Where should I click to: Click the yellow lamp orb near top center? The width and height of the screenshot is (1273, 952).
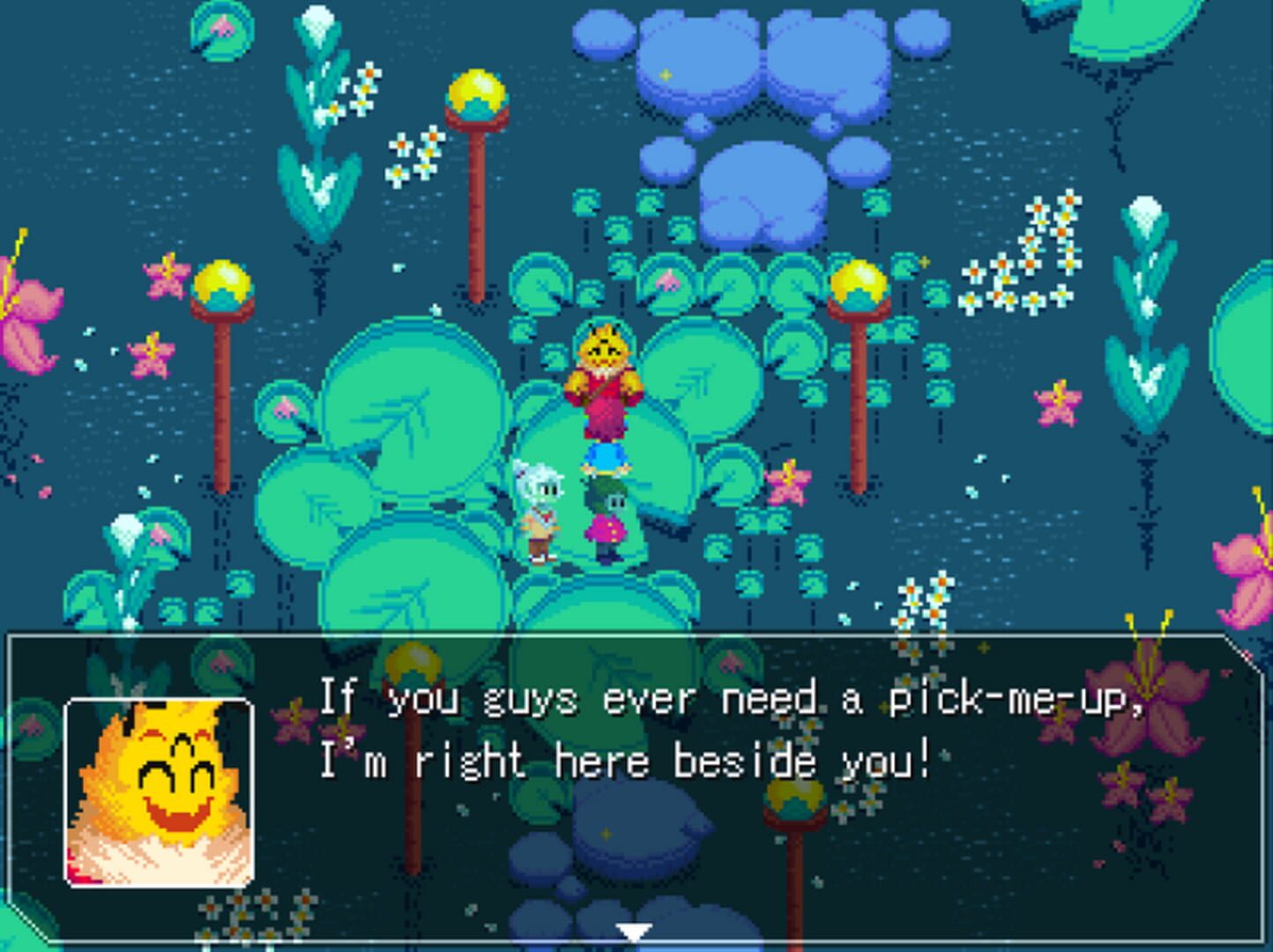477,91
